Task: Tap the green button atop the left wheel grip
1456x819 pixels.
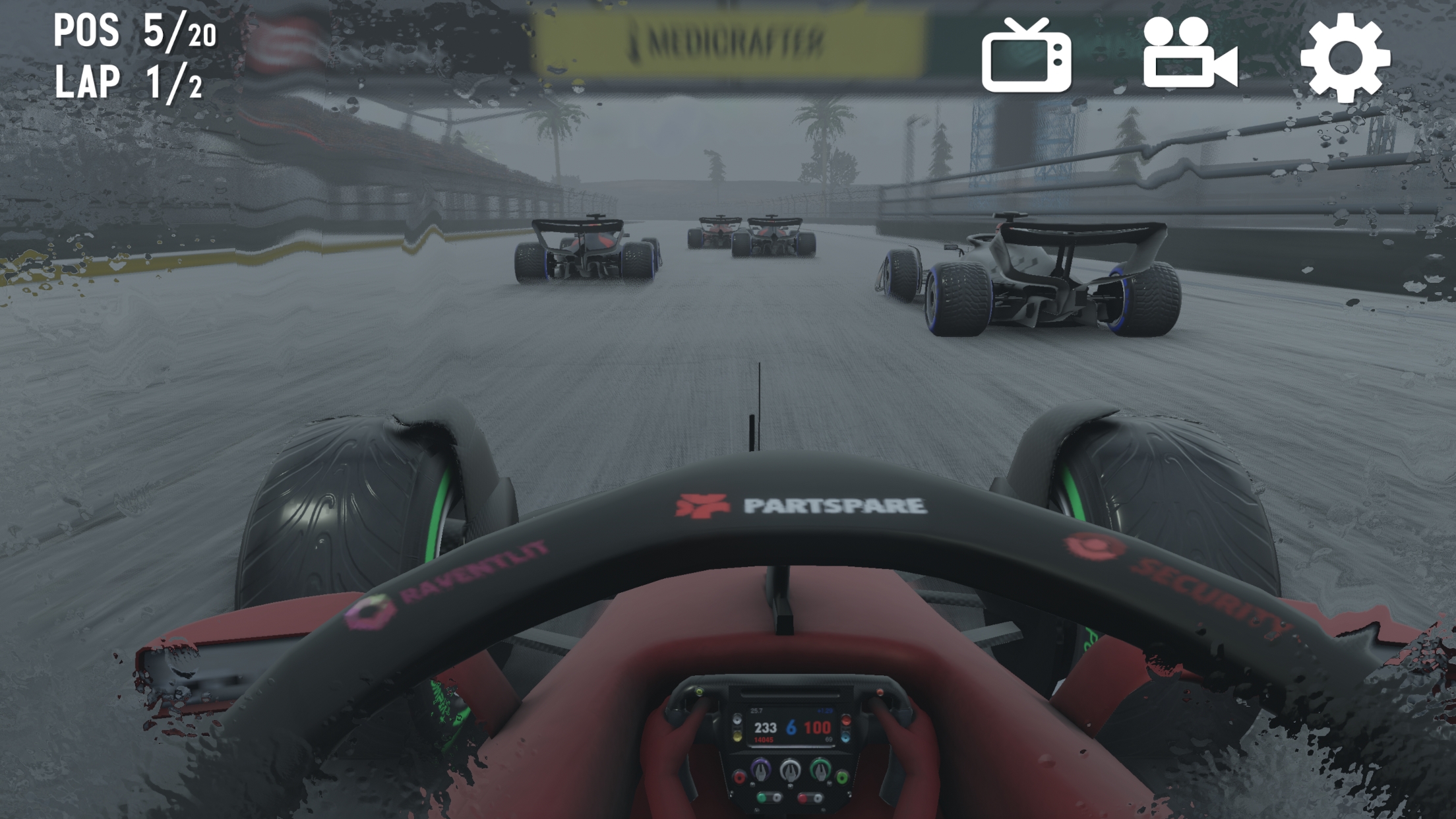Action: (x=699, y=693)
